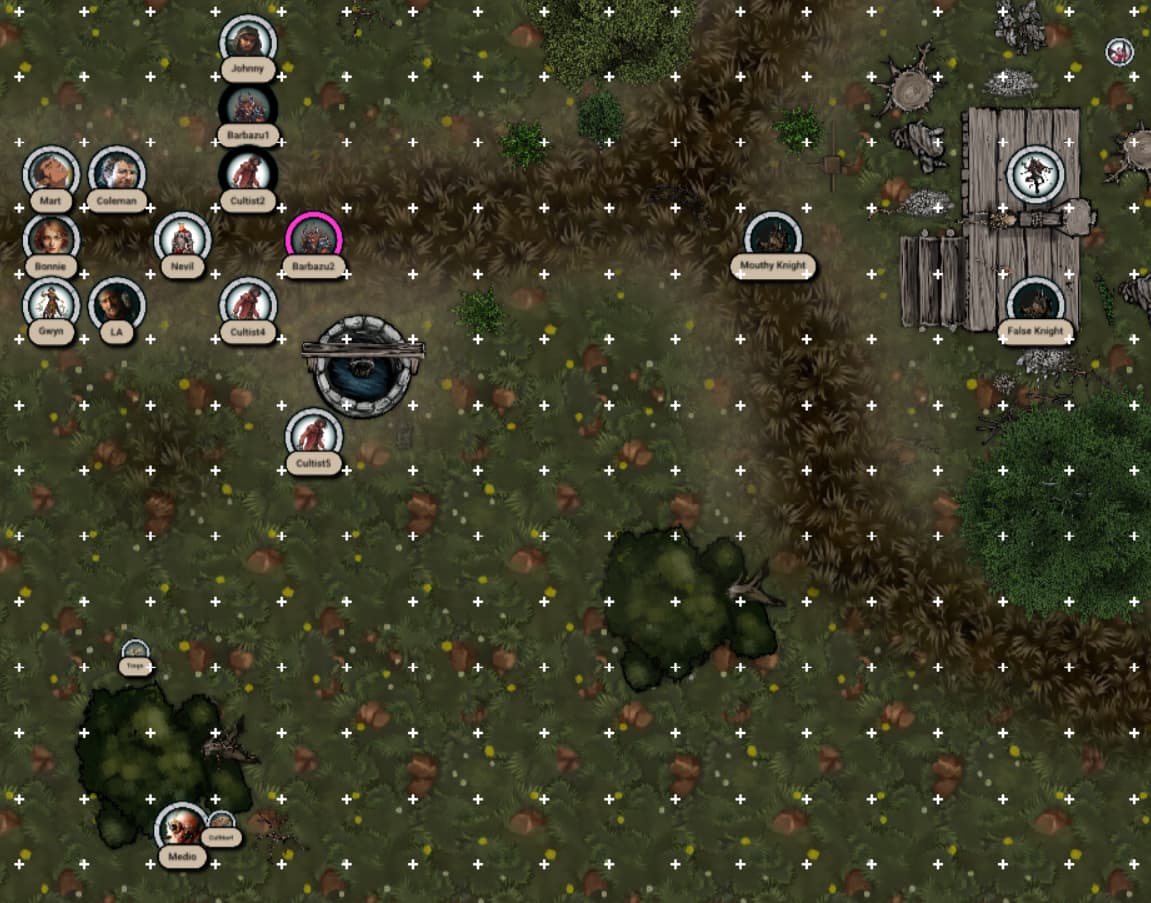
Task: Choose the False Knight token
Action: point(1035,304)
